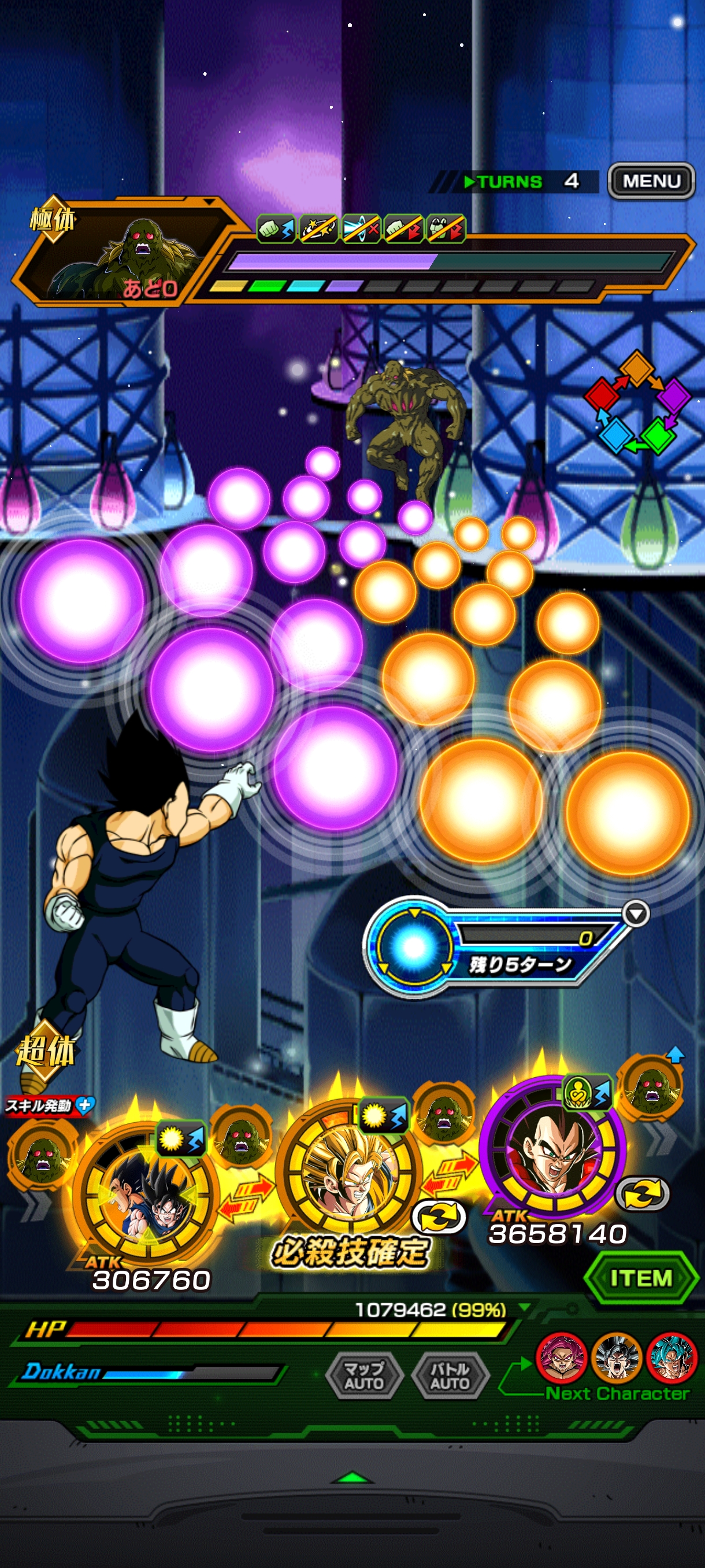Open the ITEM panel

coord(640,1278)
